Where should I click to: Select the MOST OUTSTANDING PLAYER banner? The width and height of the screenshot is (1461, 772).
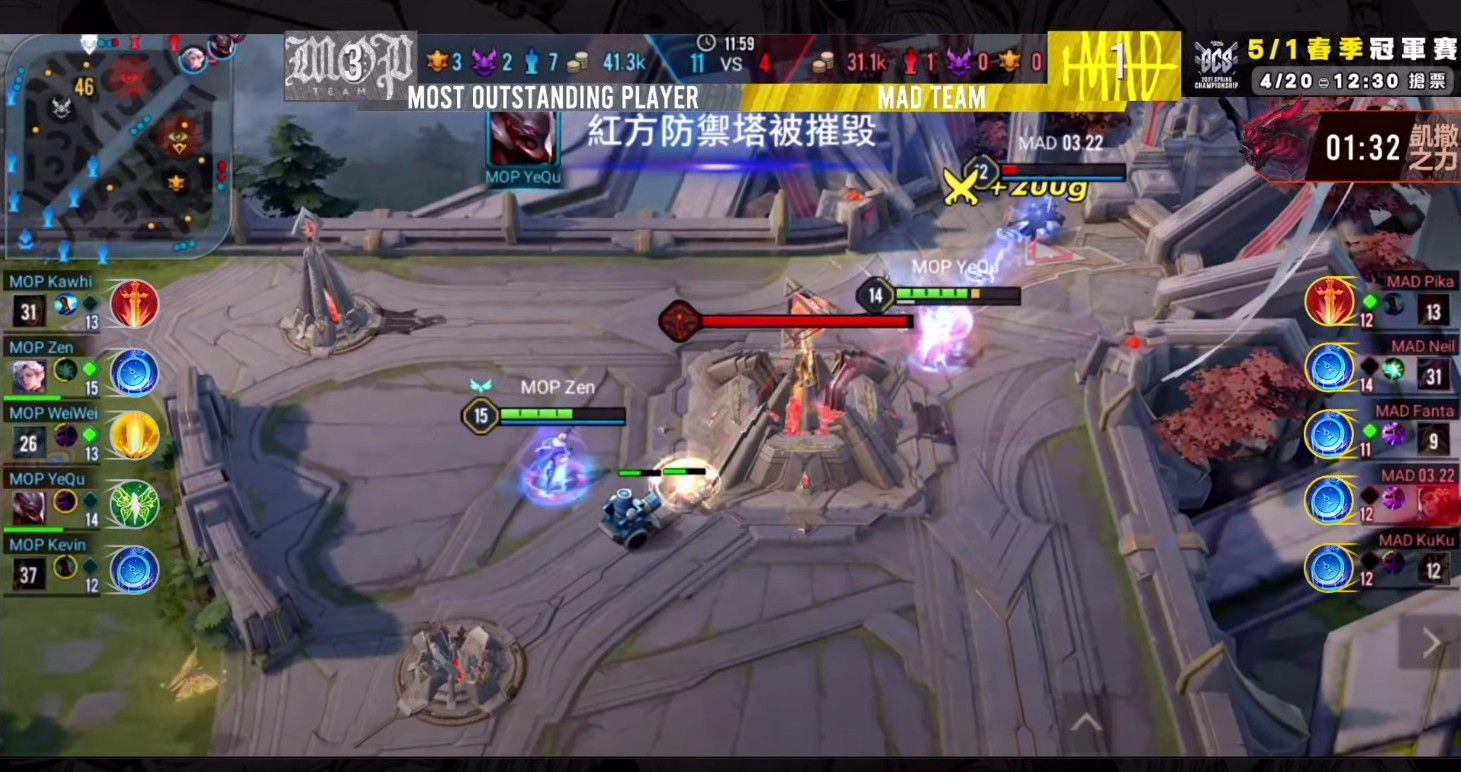(x=553, y=99)
